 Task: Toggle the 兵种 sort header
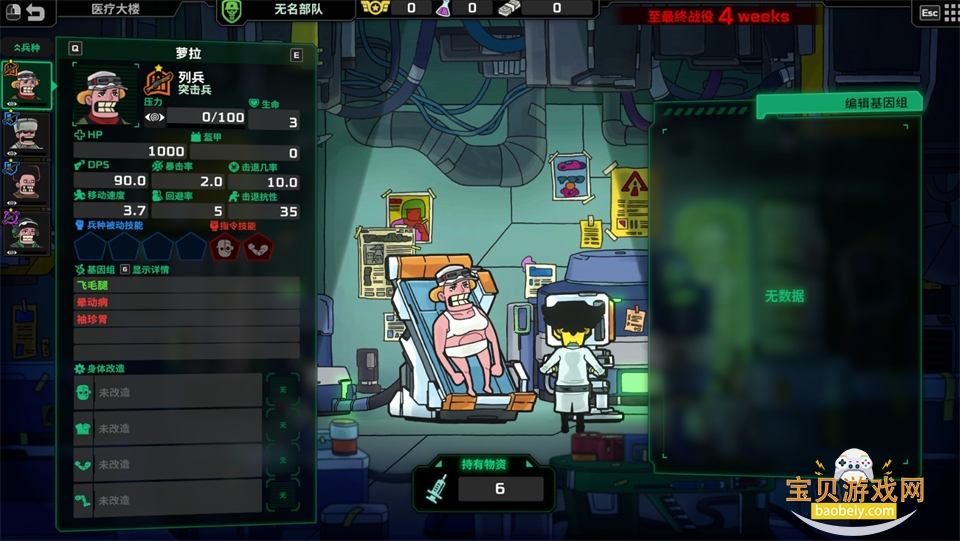[x=27, y=47]
